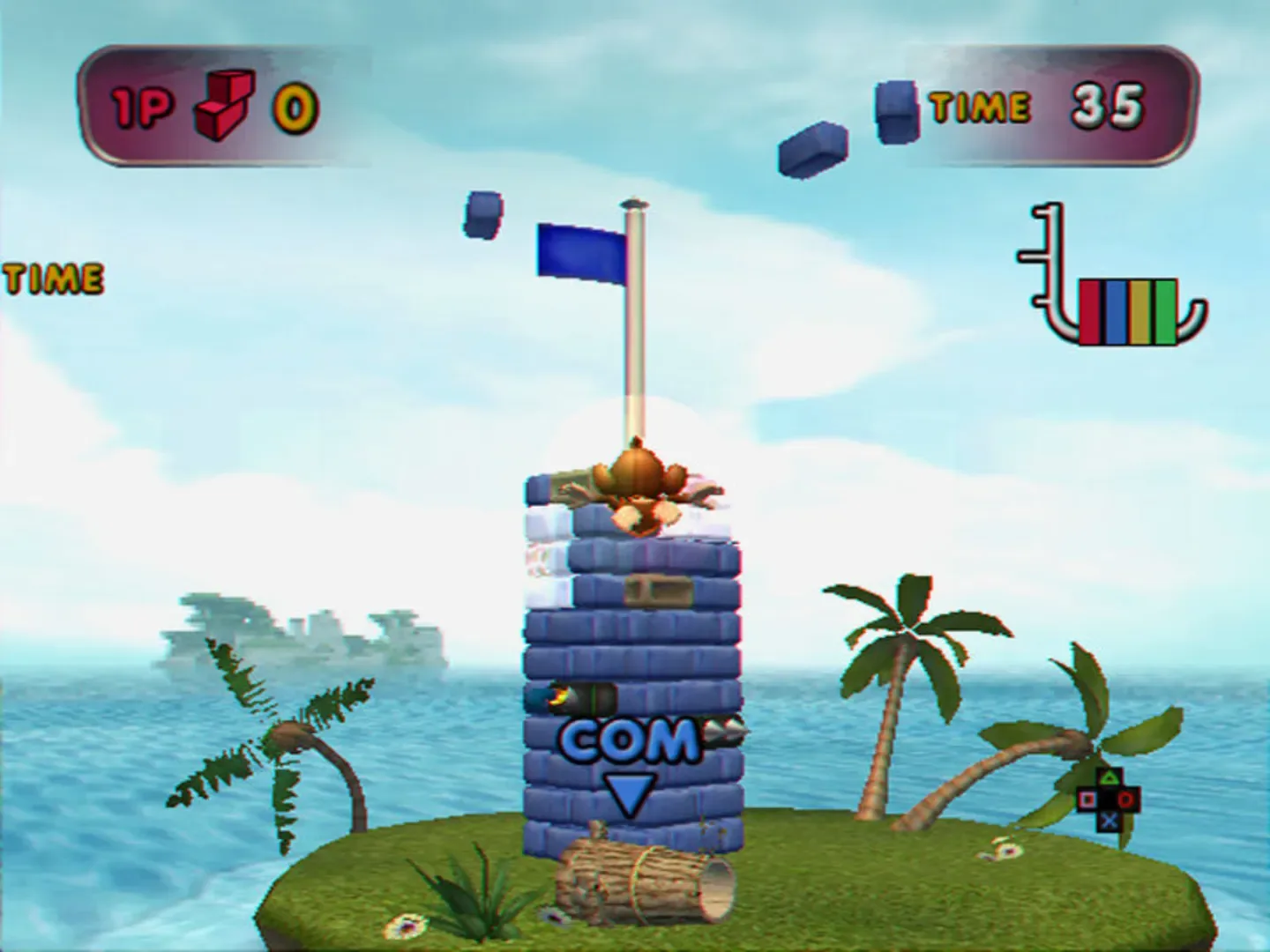Click the blue X button icon

tap(1109, 821)
